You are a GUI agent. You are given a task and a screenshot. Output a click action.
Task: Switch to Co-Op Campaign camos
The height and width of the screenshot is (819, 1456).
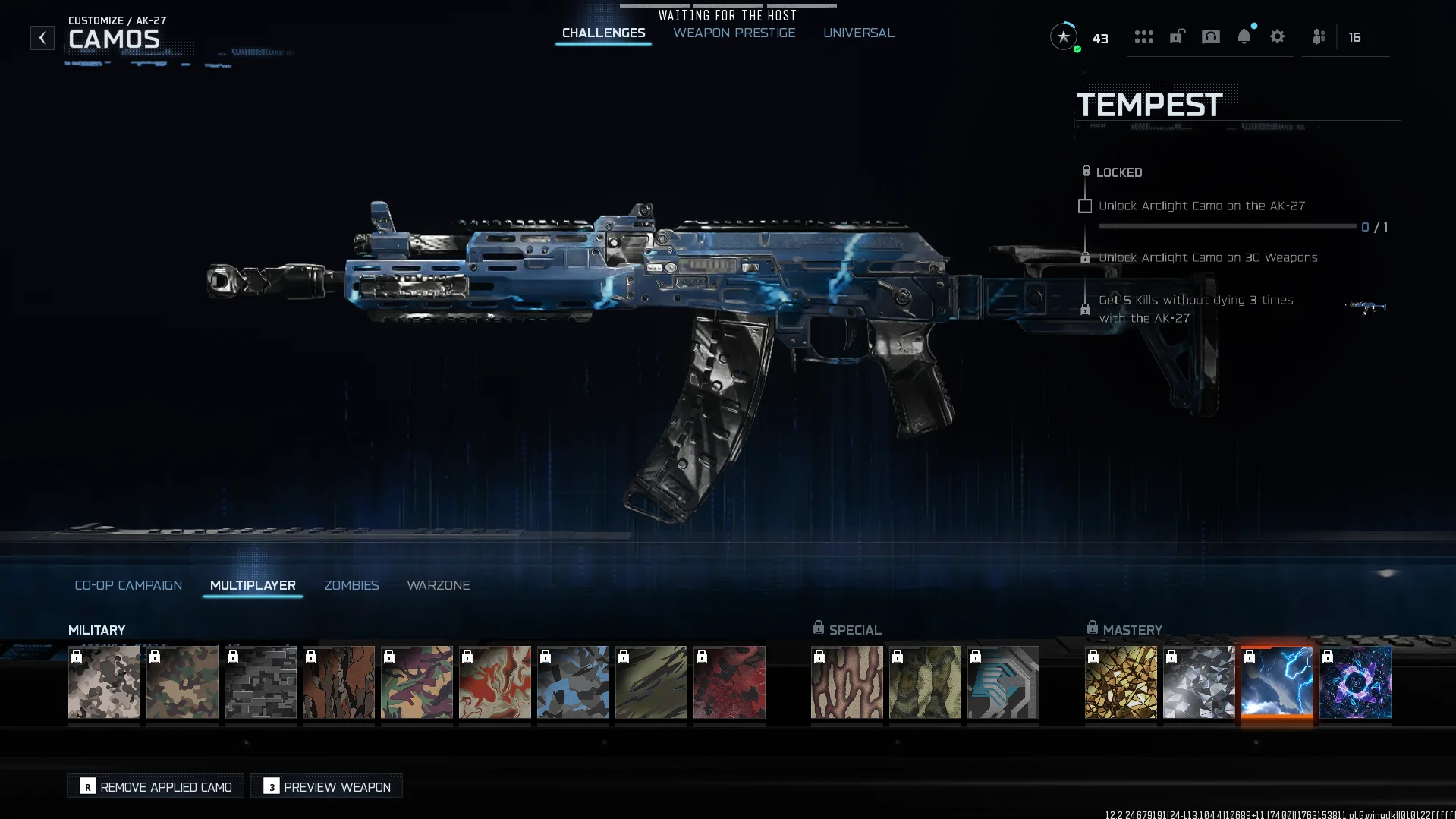128,585
